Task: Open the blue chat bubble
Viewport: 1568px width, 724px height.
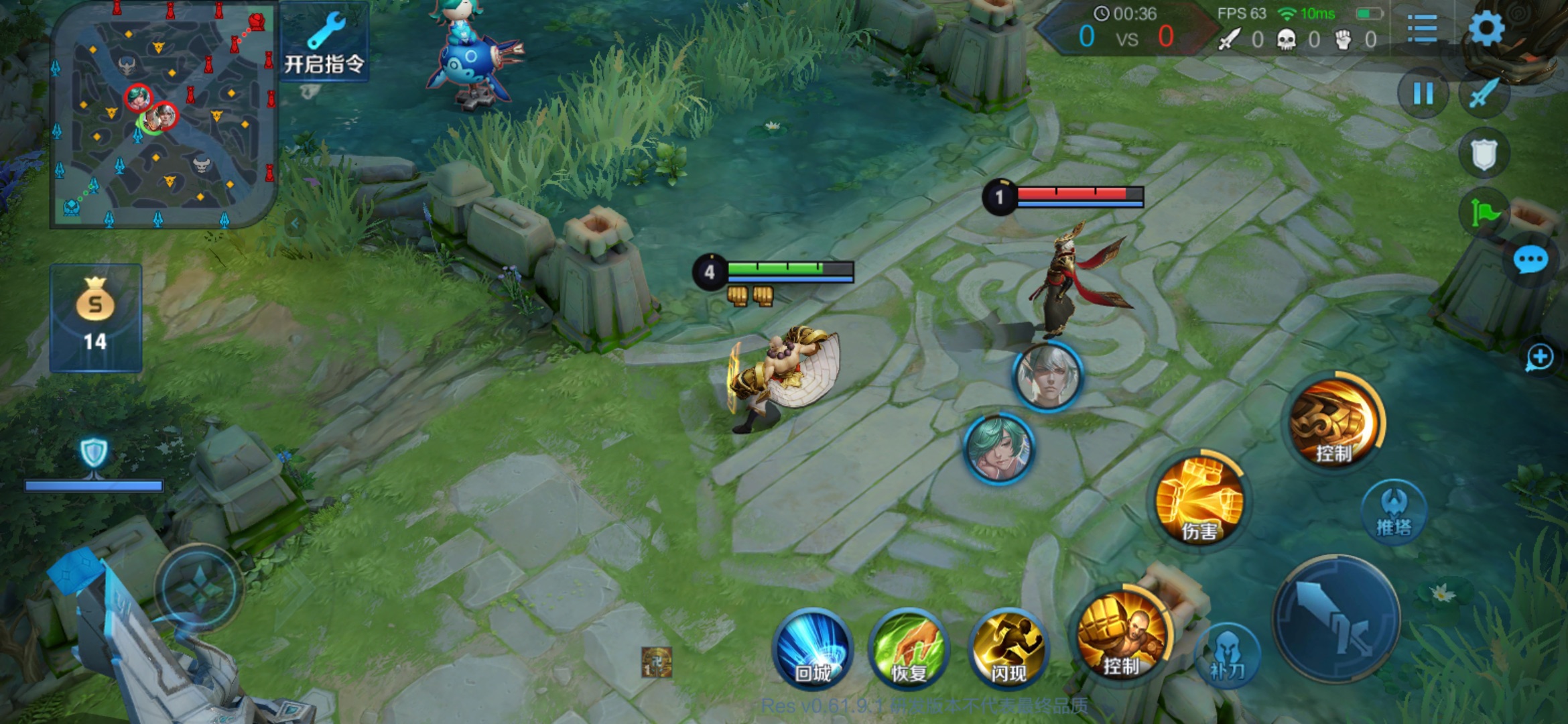Action: tap(1530, 259)
